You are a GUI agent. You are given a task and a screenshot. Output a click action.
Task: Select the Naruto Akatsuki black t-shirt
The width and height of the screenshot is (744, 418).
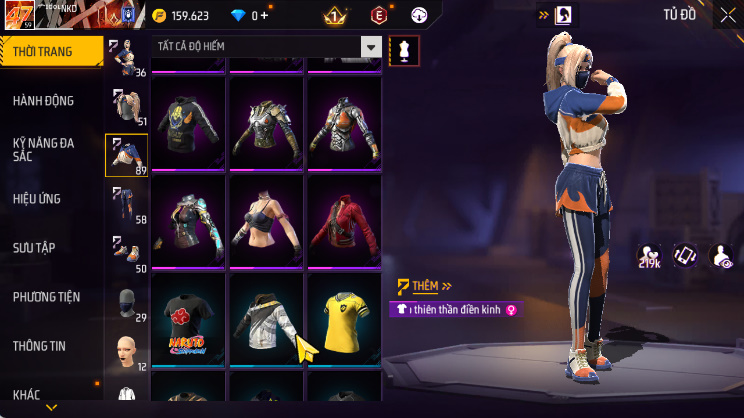[x=190, y=322]
